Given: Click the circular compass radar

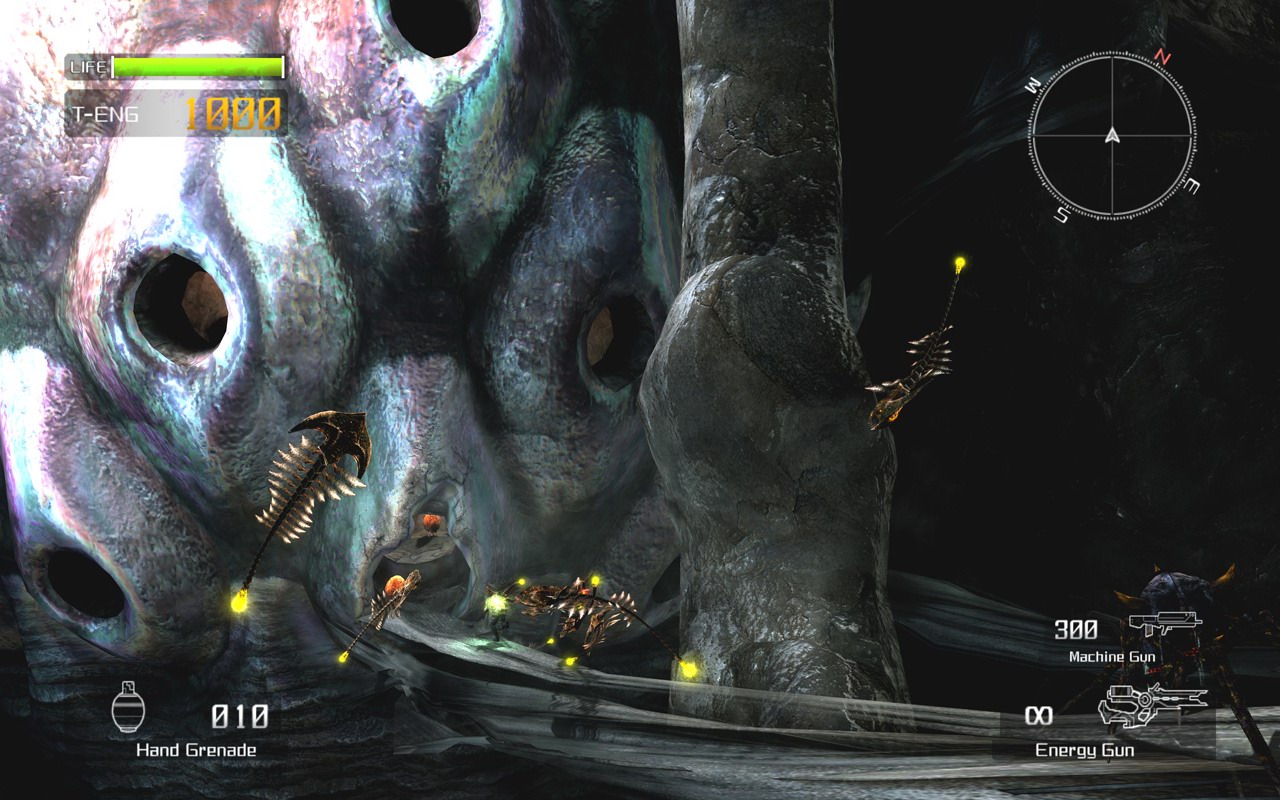Looking at the screenshot, I should (1112, 135).
